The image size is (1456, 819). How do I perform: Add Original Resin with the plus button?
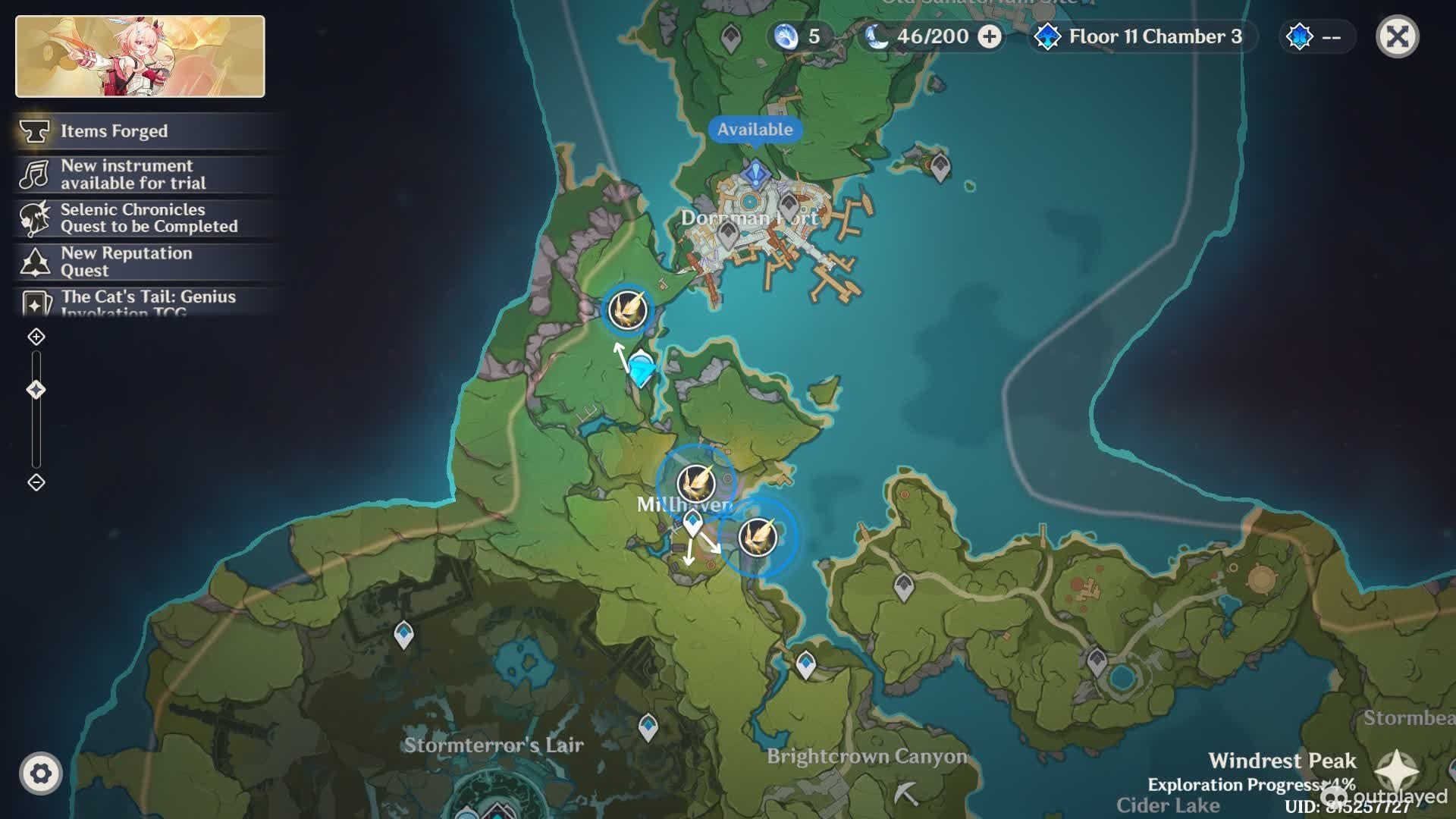pos(989,36)
